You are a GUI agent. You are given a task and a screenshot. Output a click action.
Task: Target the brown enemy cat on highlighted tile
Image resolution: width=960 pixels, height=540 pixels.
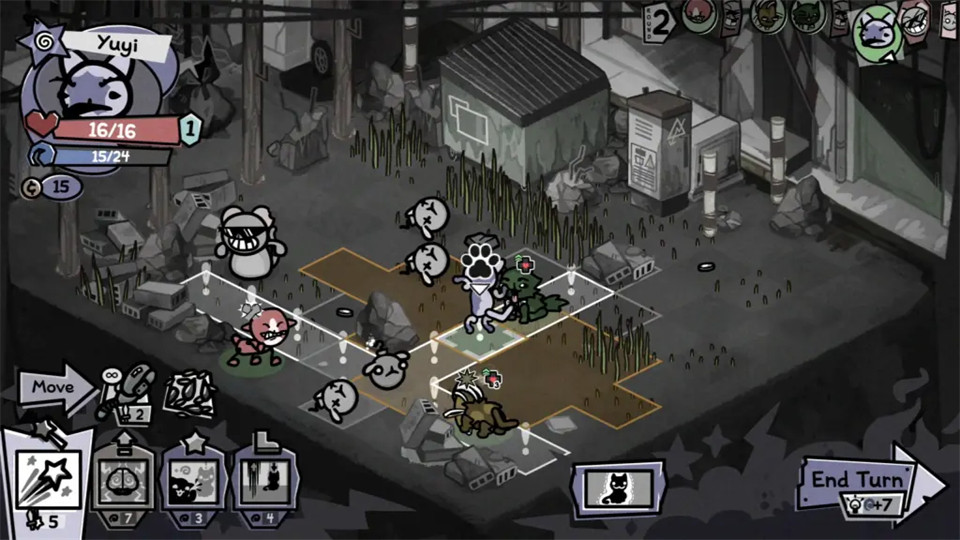478,410
